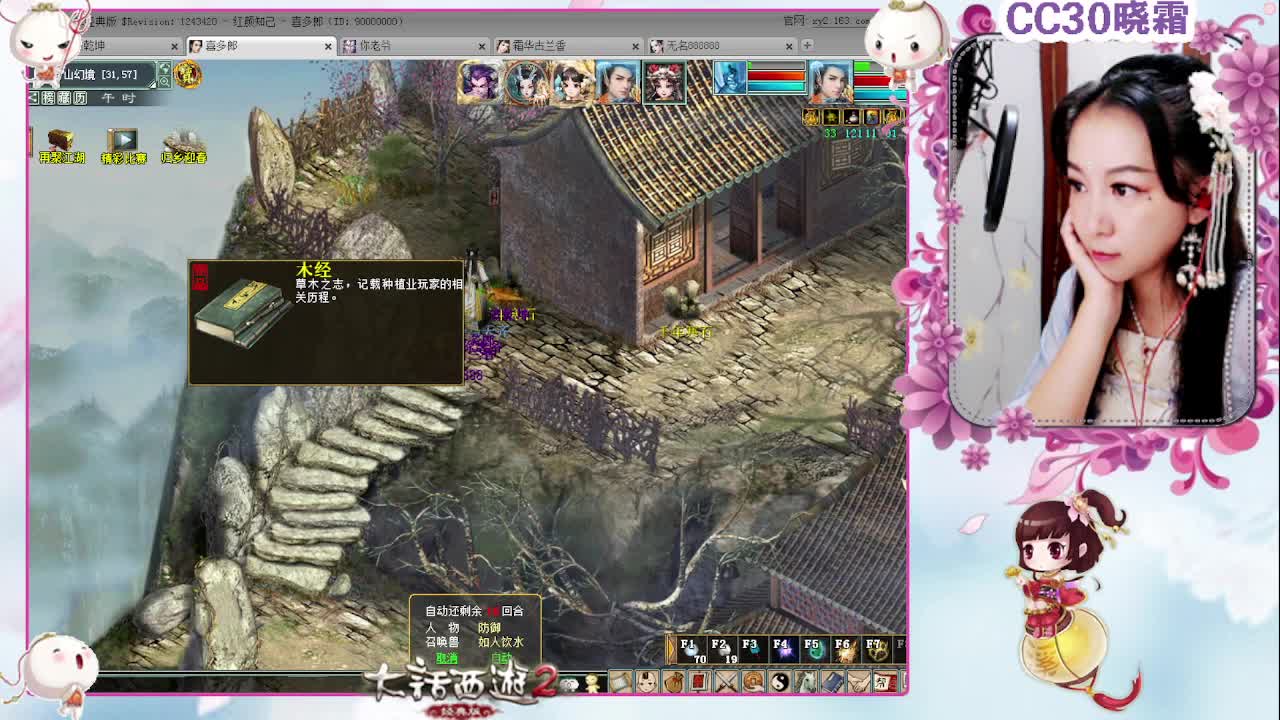Expand a new chat tab with plus sign
The width and height of the screenshot is (1280, 720).
(x=806, y=45)
